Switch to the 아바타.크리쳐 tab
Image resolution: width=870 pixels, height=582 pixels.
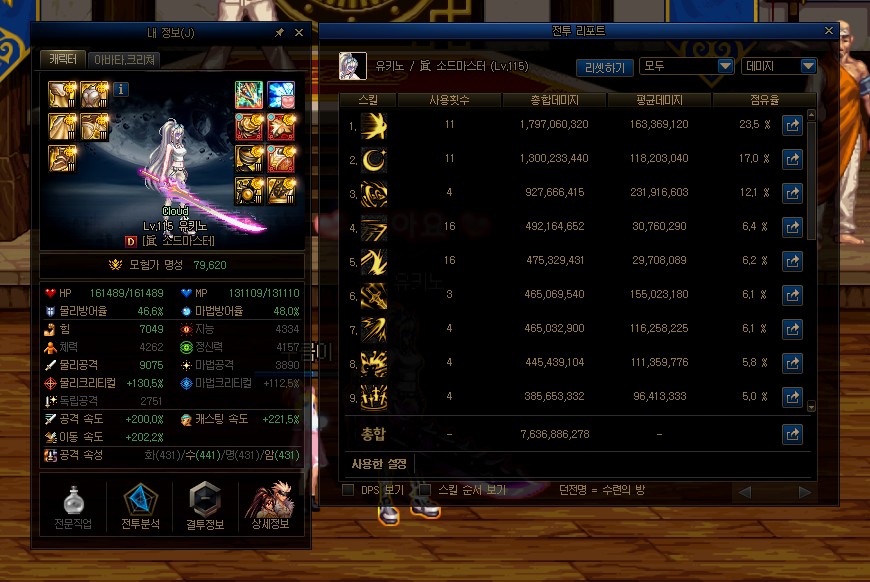pyautogui.click(x=125, y=60)
